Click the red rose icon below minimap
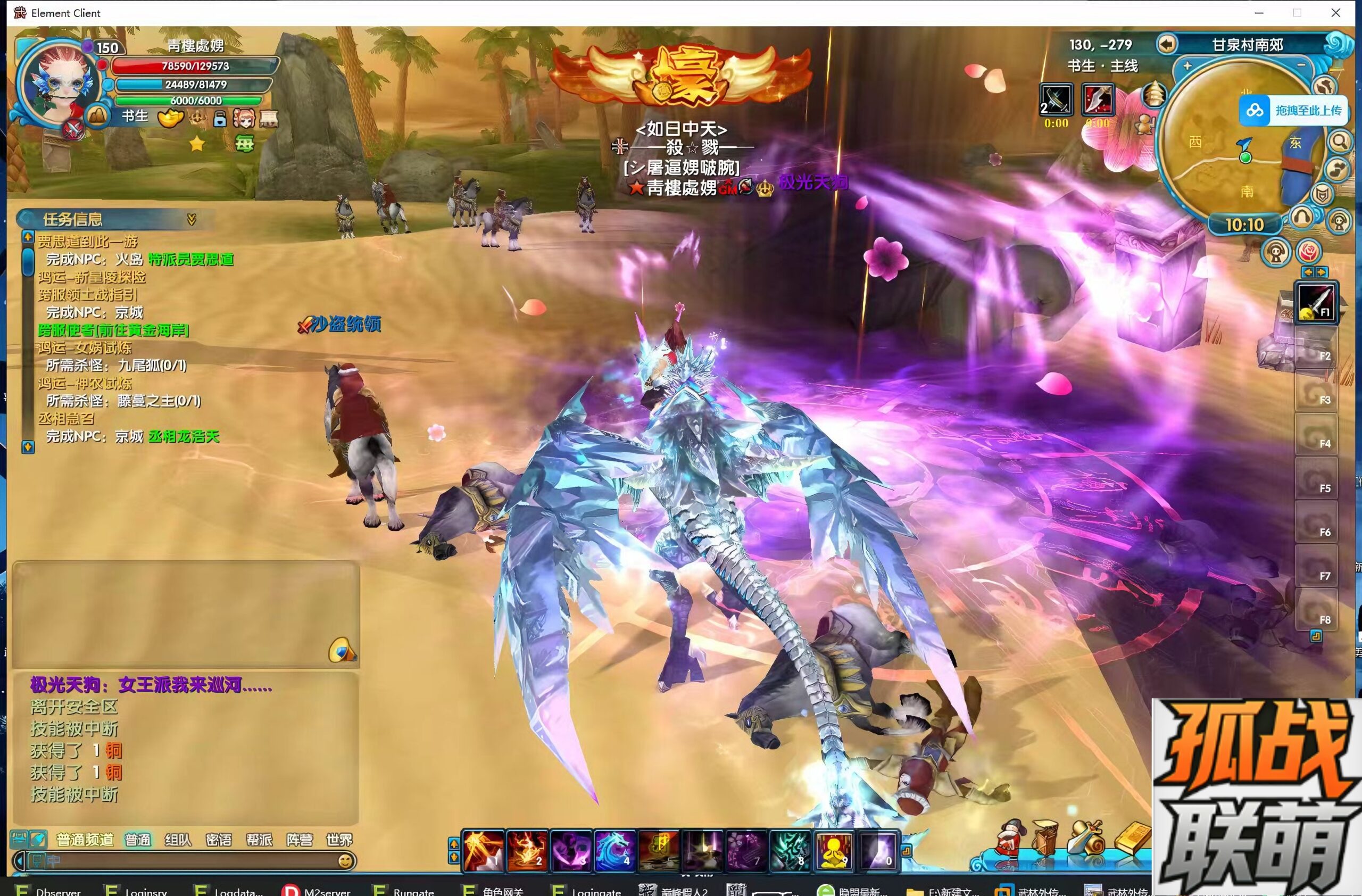 (1309, 252)
